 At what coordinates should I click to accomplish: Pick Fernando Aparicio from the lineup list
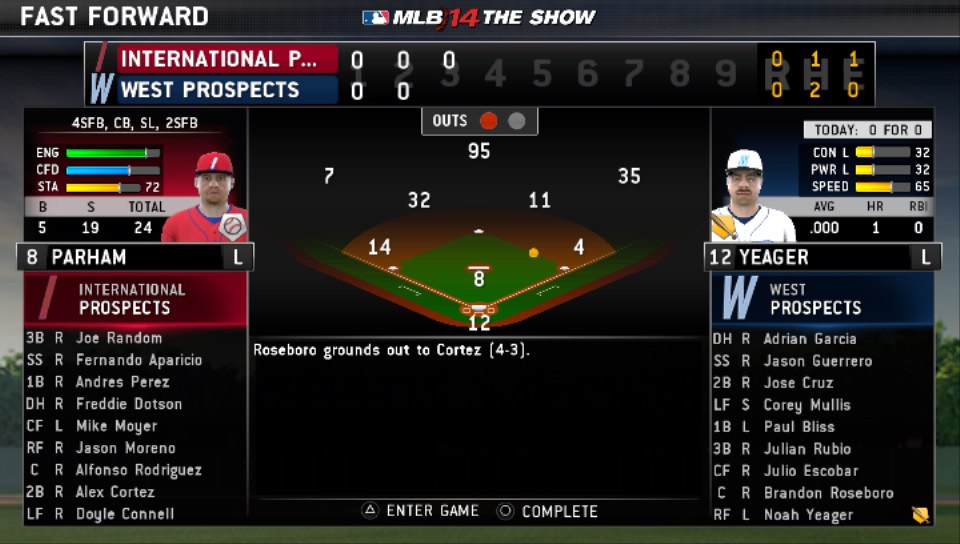138,360
